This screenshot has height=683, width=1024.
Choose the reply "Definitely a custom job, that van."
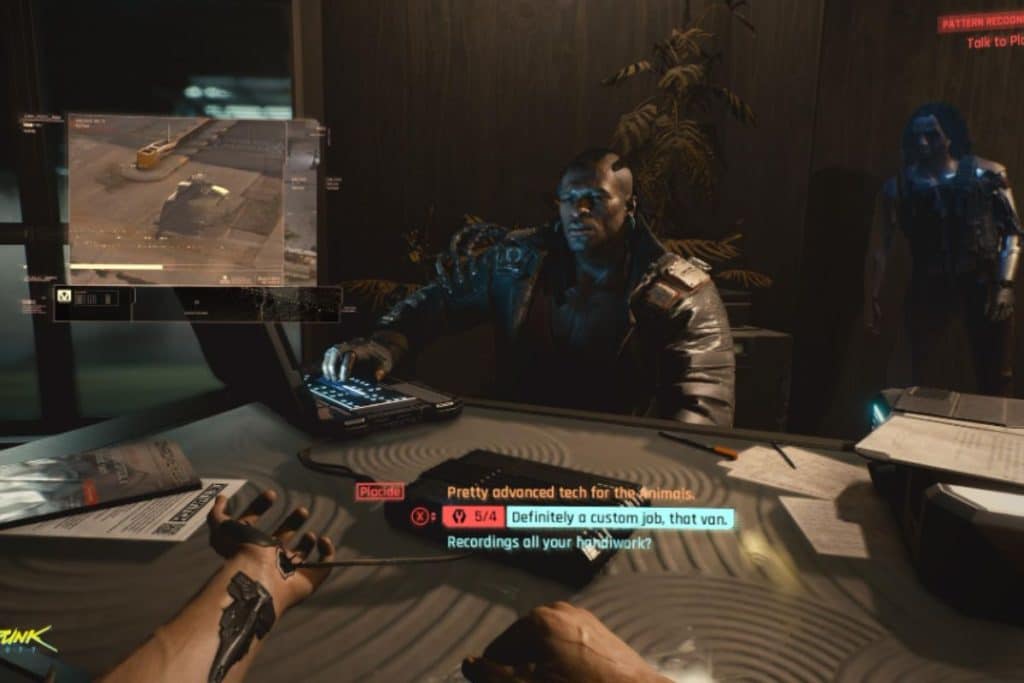619,518
